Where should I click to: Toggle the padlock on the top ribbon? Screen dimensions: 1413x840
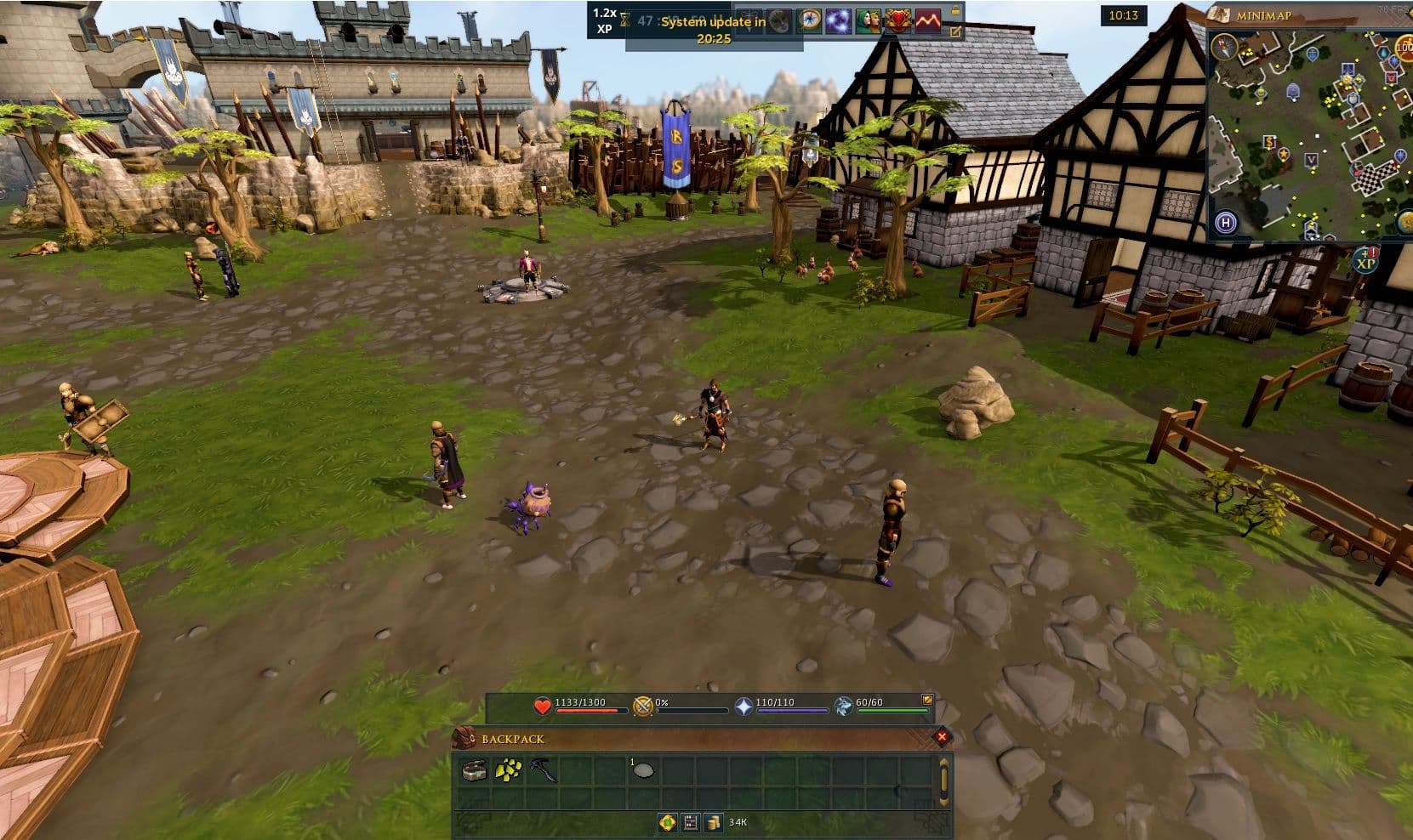coord(956,11)
